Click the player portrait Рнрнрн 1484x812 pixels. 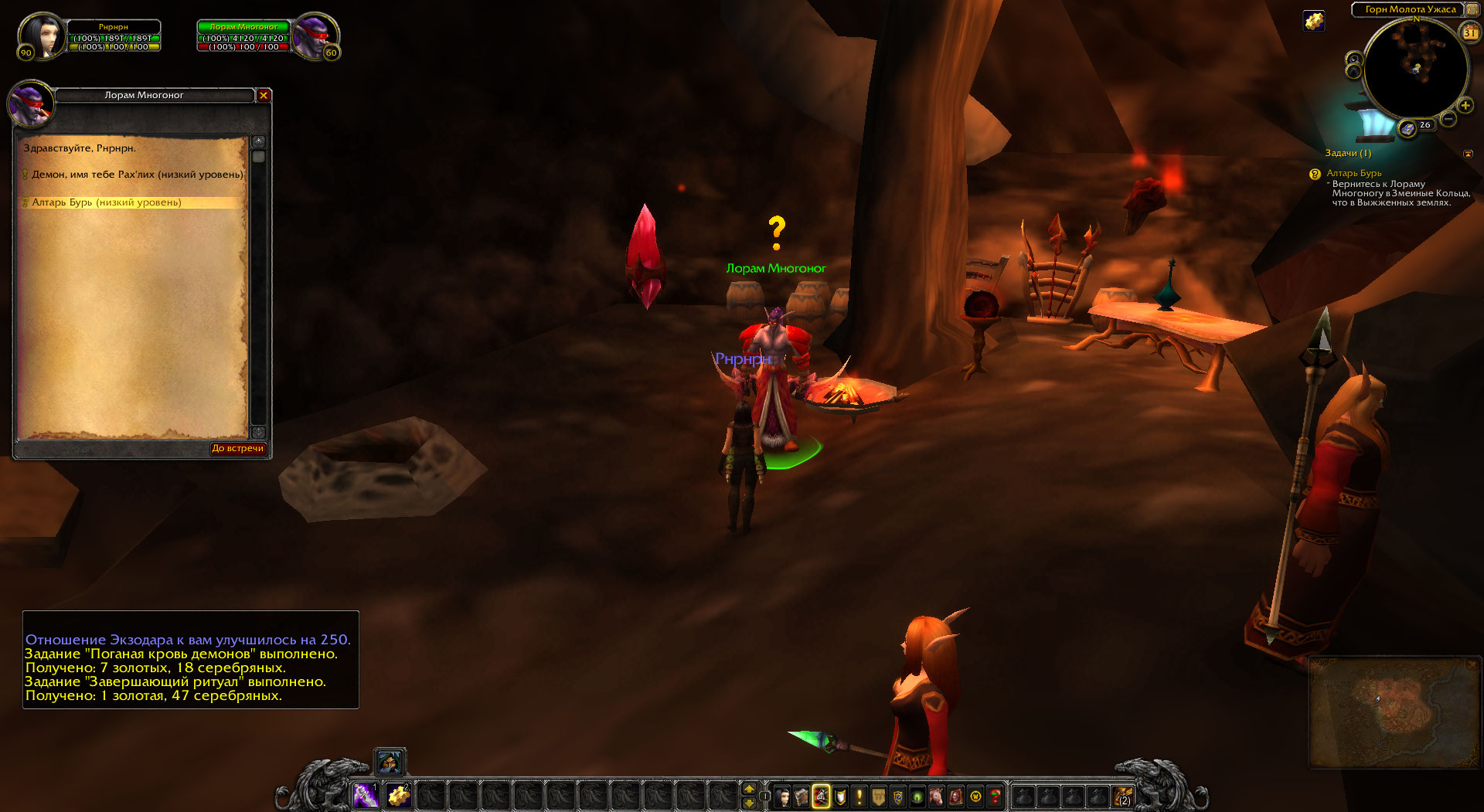click(40, 36)
